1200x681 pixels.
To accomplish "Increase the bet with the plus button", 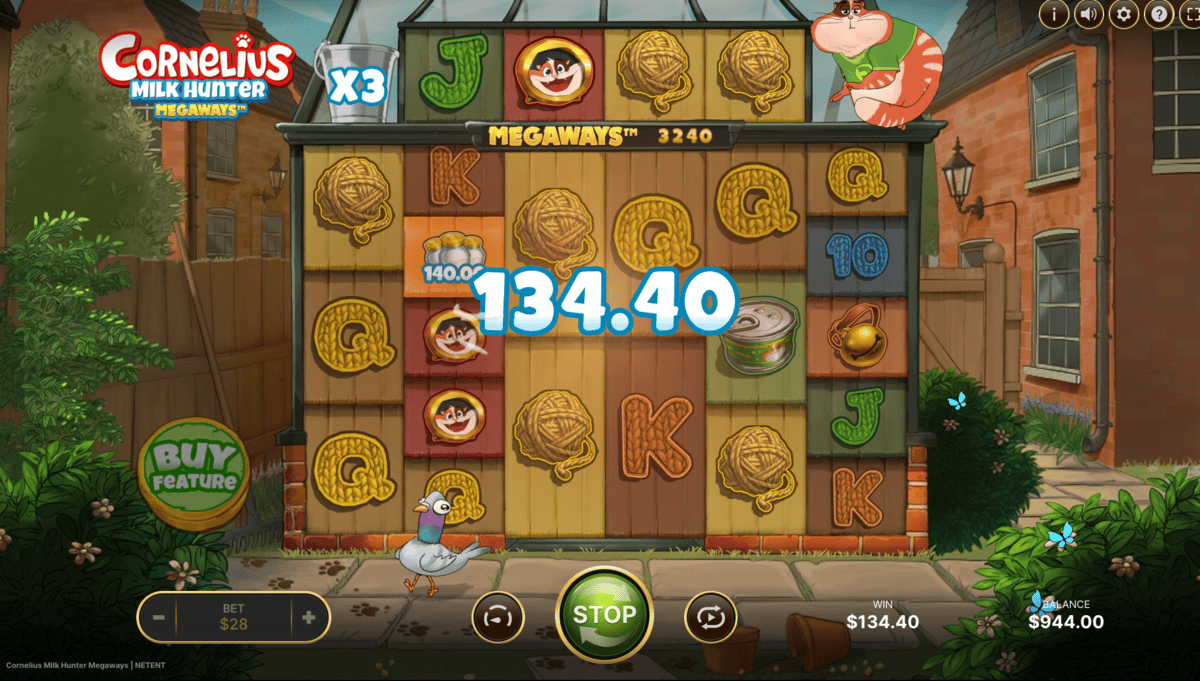I will pyautogui.click(x=308, y=617).
